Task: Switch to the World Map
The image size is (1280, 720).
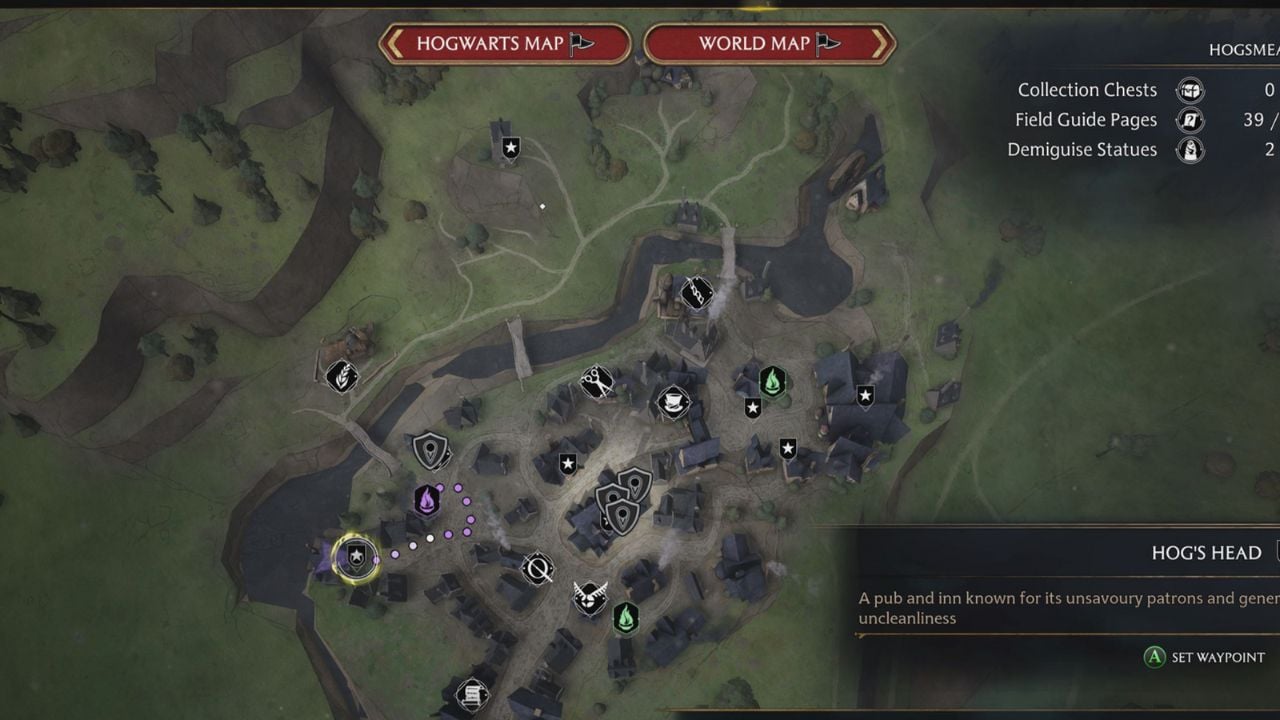Action: 769,44
